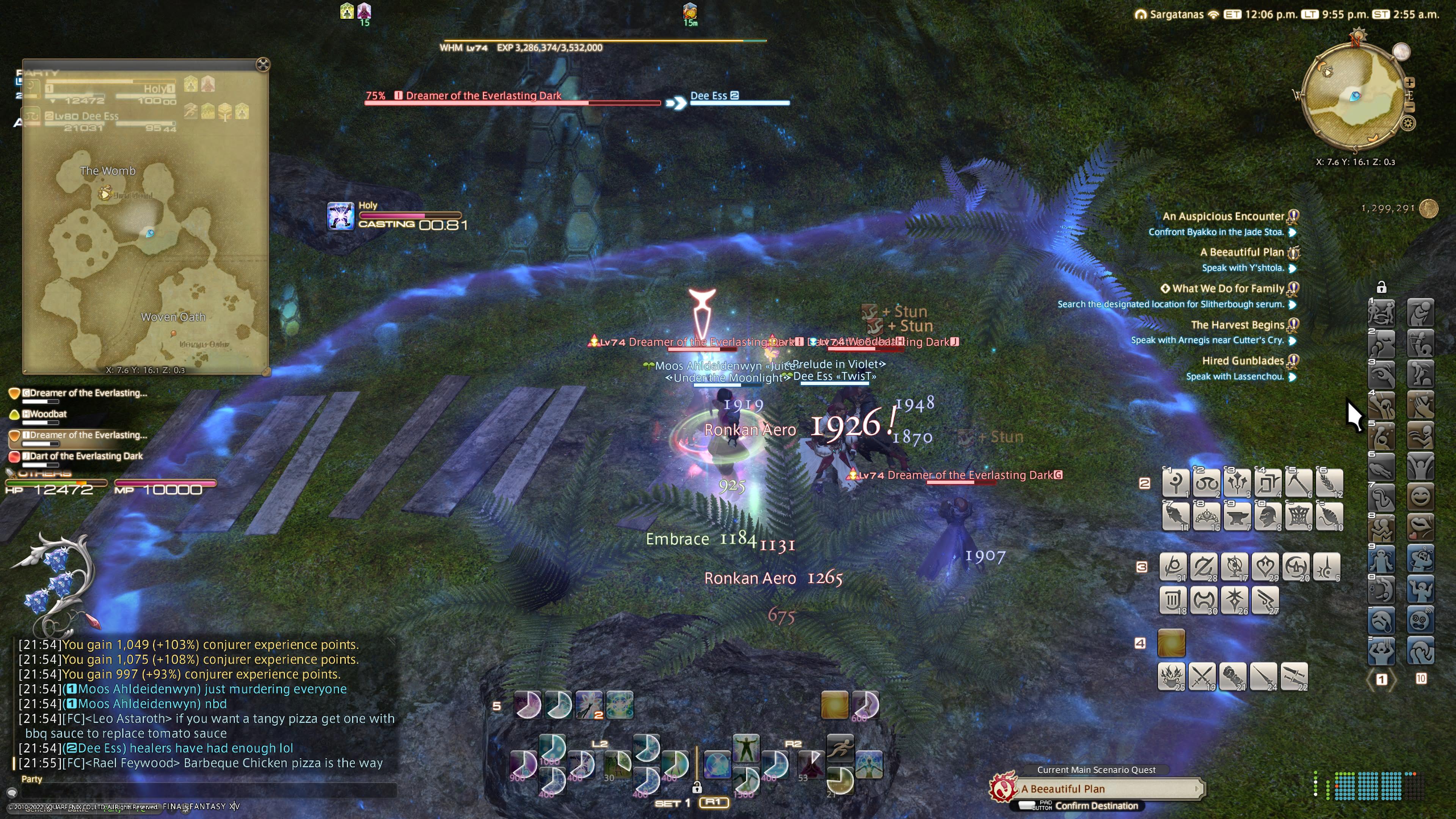1456x819 pixels.
Task: Choose the crossed swords icon on hotbar four
Action: [1202, 676]
